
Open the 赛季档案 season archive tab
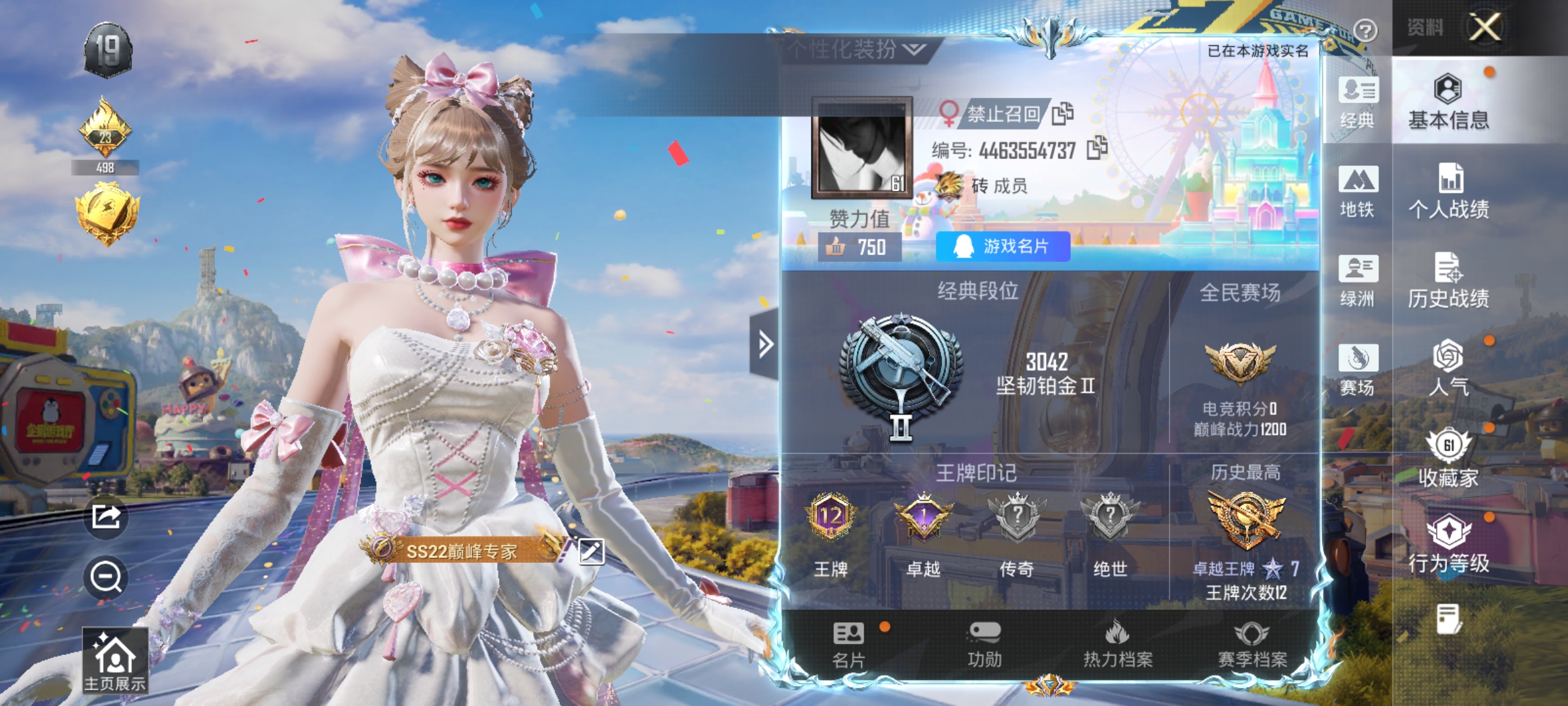pyautogui.click(x=1252, y=645)
